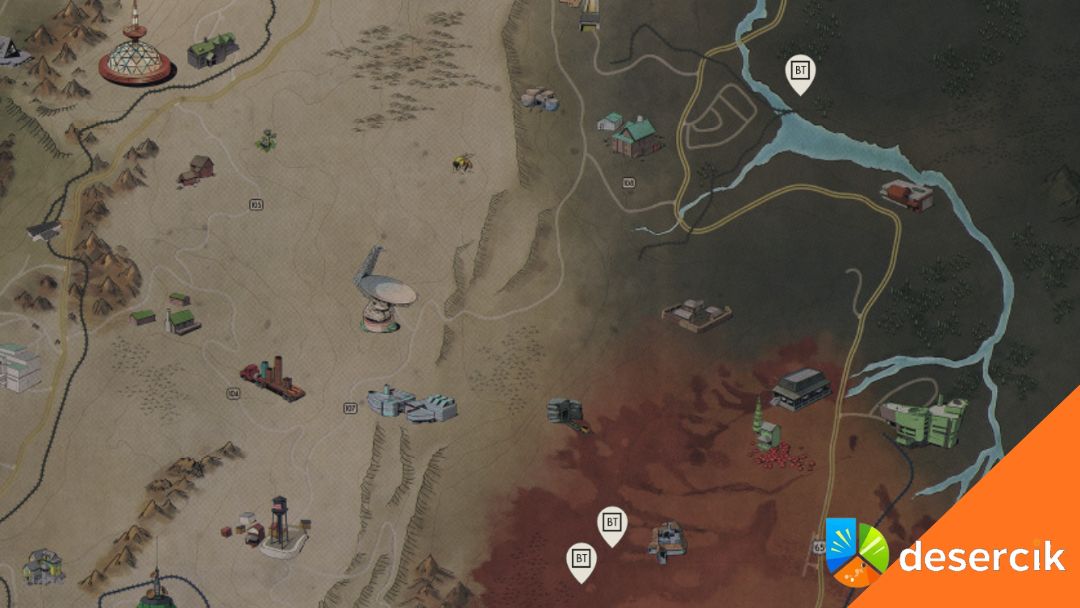Screen dimensions: 1080x608
Task: Click the BT marker nearest the red-zone bunker
Action: click(x=612, y=524)
